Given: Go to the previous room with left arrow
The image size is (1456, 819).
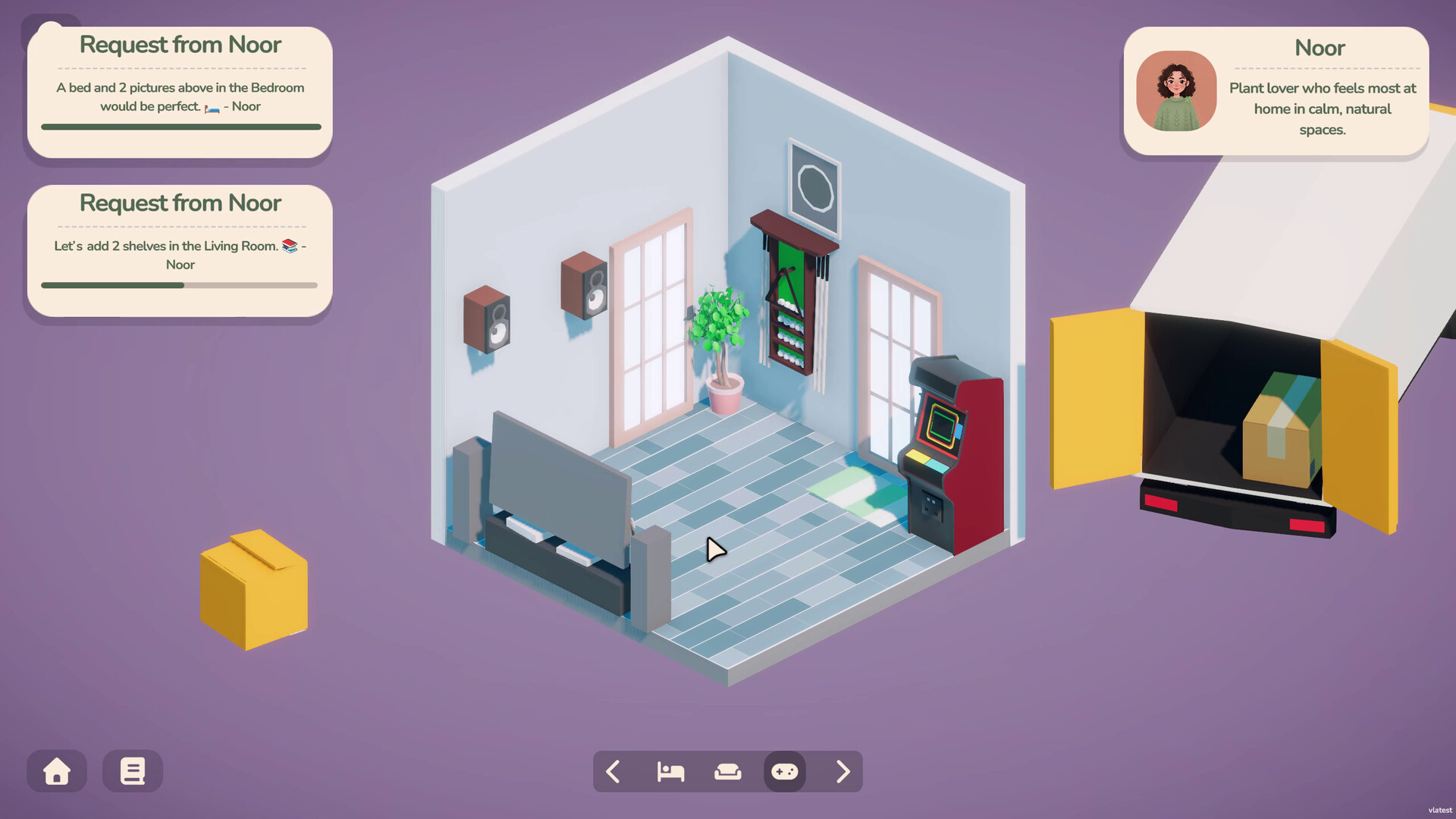Looking at the screenshot, I should pyautogui.click(x=613, y=772).
